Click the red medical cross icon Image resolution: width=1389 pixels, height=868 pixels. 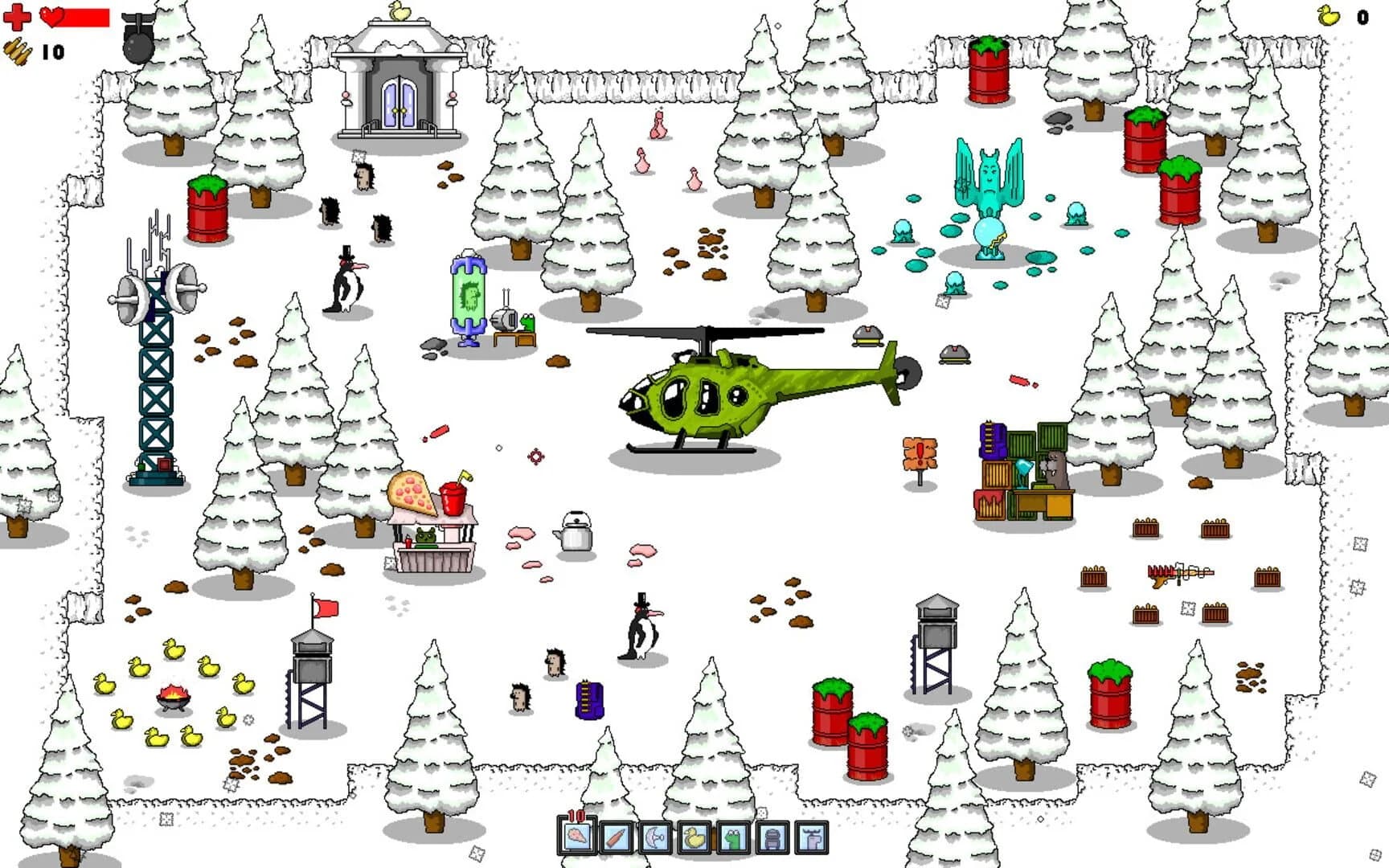(18, 18)
